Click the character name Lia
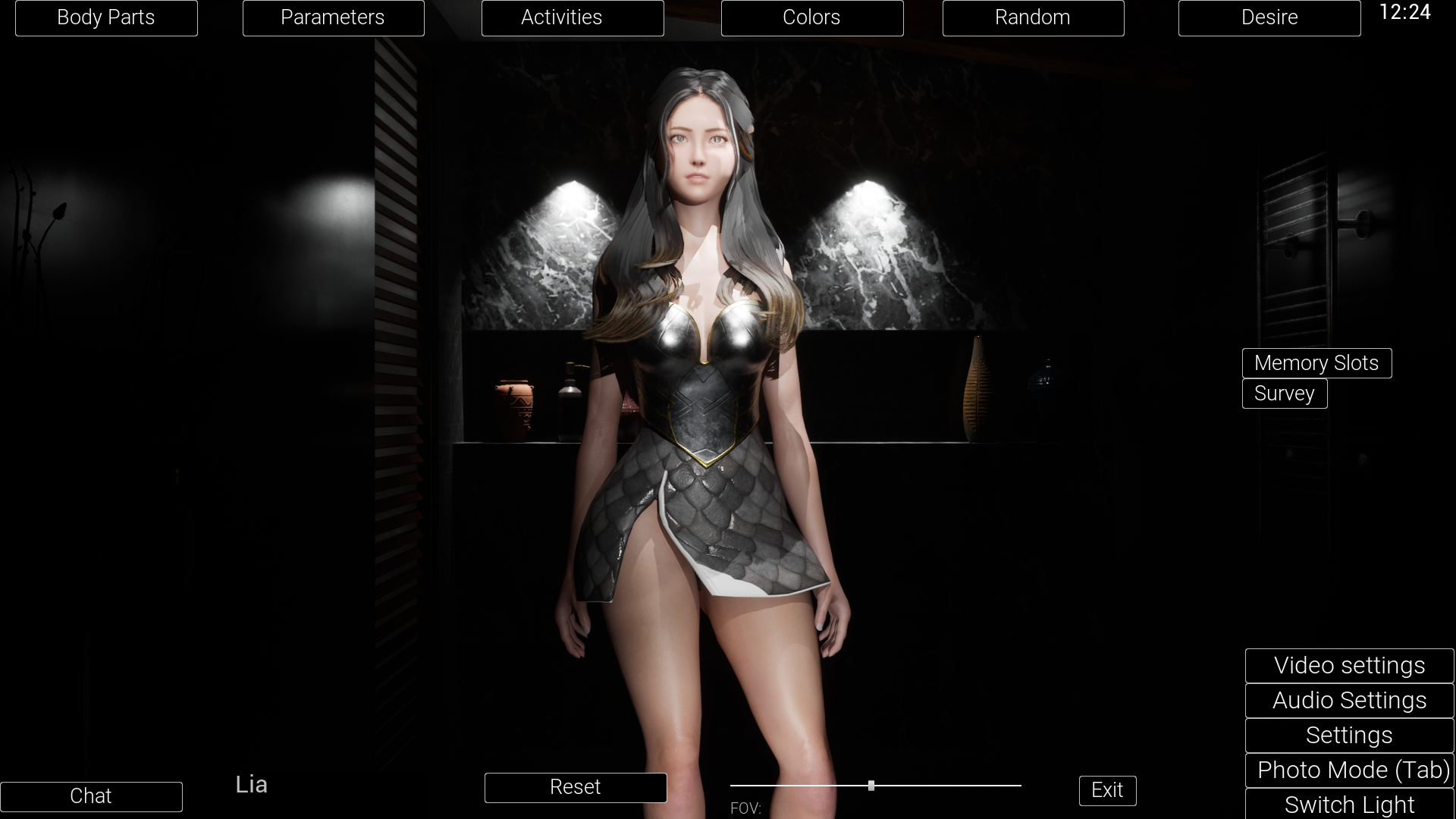 252,784
